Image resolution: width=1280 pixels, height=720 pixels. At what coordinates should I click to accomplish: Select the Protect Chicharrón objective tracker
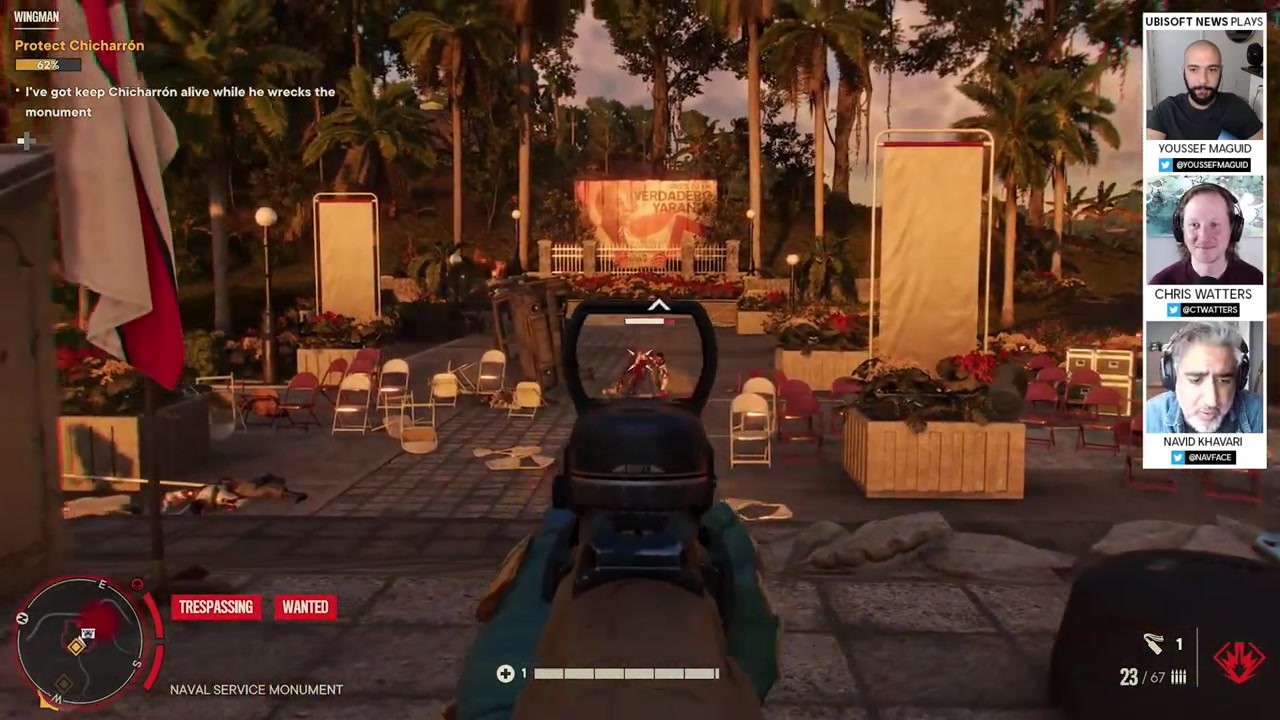[x=79, y=46]
